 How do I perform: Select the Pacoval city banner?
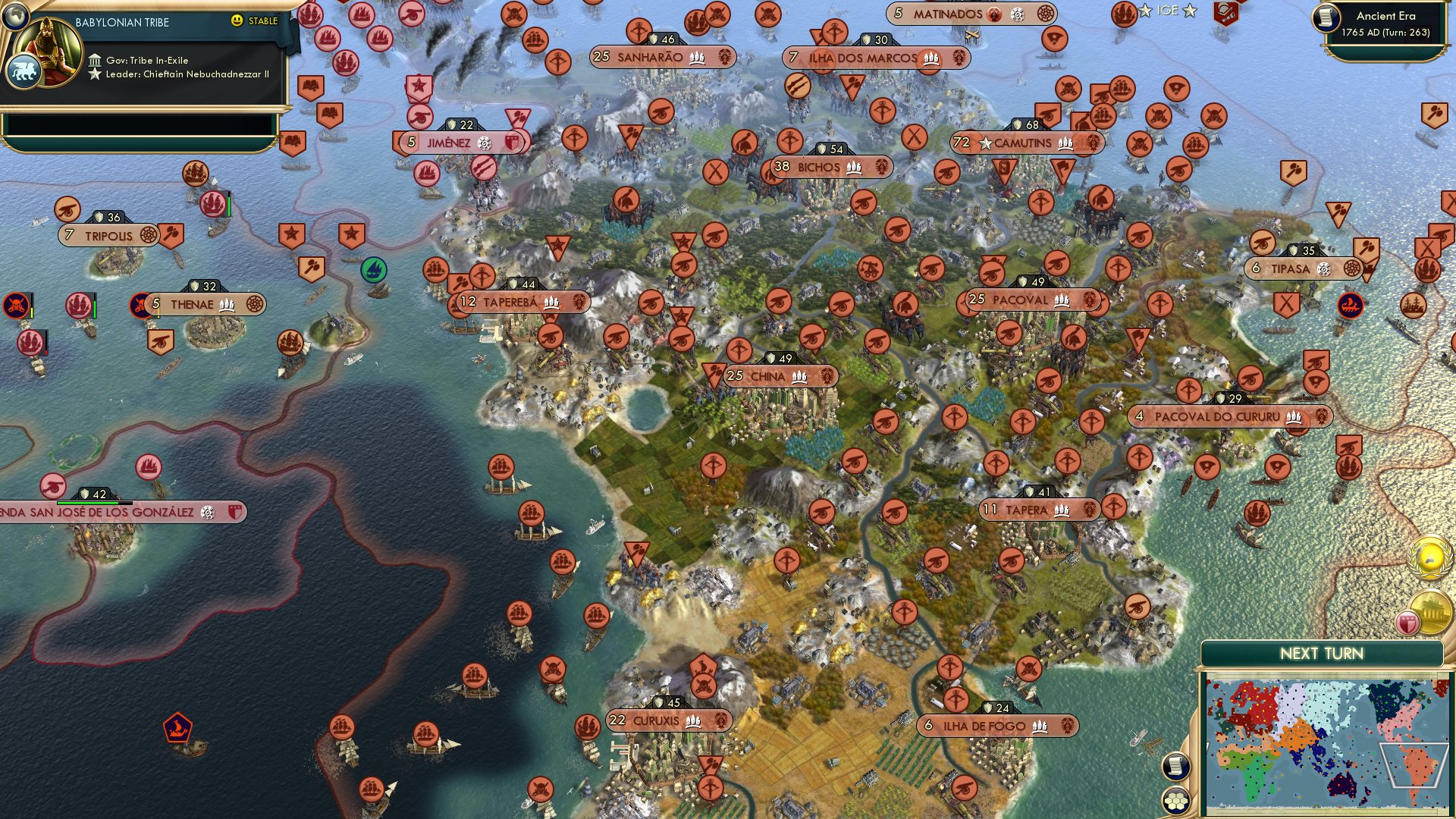pyautogui.click(x=1031, y=300)
